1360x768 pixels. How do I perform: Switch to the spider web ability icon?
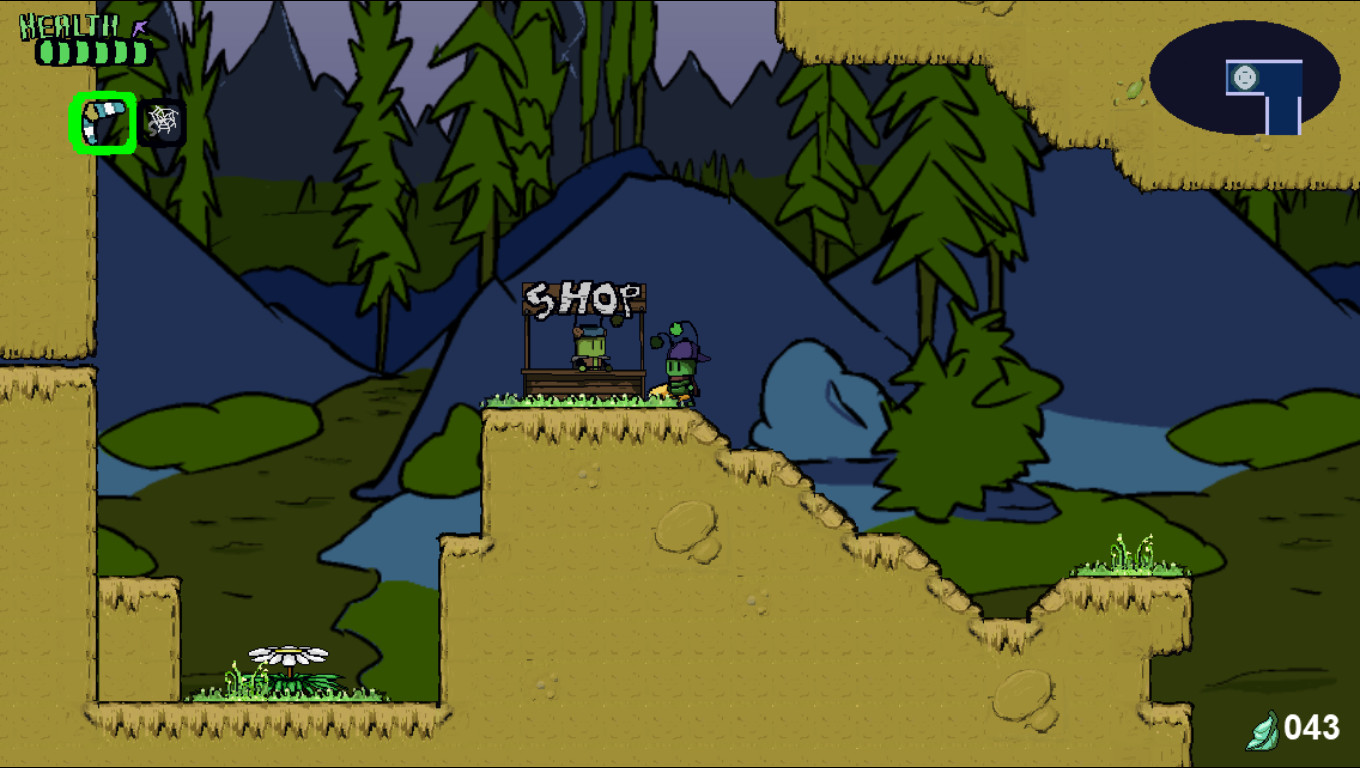point(161,120)
